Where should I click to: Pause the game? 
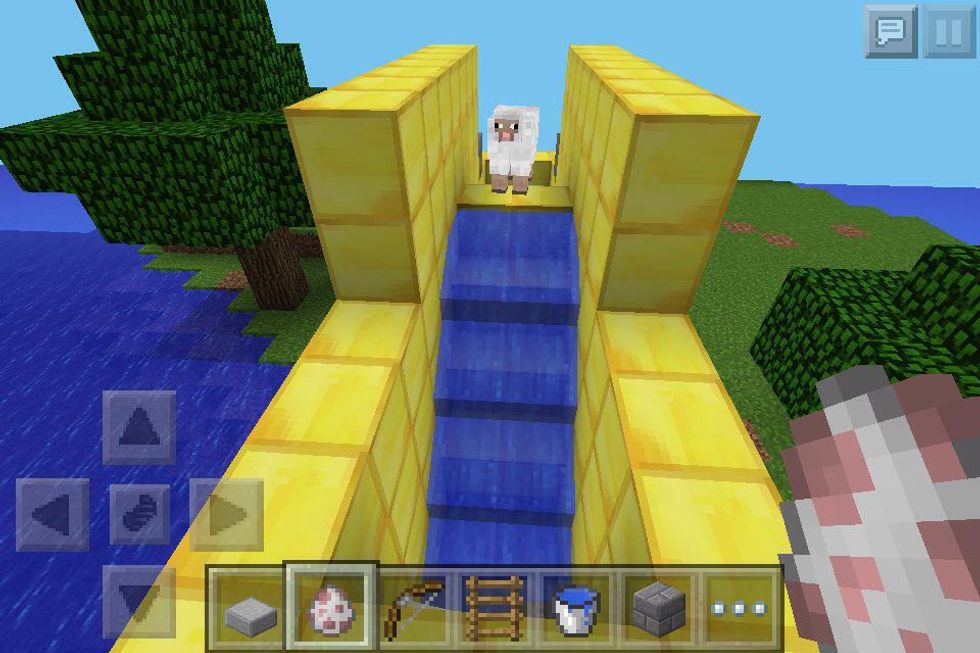pyautogui.click(x=947, y=32)
